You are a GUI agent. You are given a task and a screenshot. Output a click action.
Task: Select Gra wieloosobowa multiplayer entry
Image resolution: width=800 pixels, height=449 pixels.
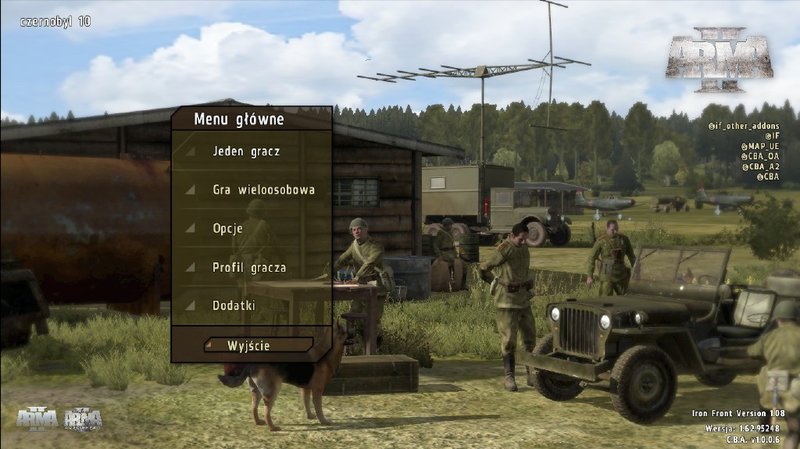pos(263,189)
